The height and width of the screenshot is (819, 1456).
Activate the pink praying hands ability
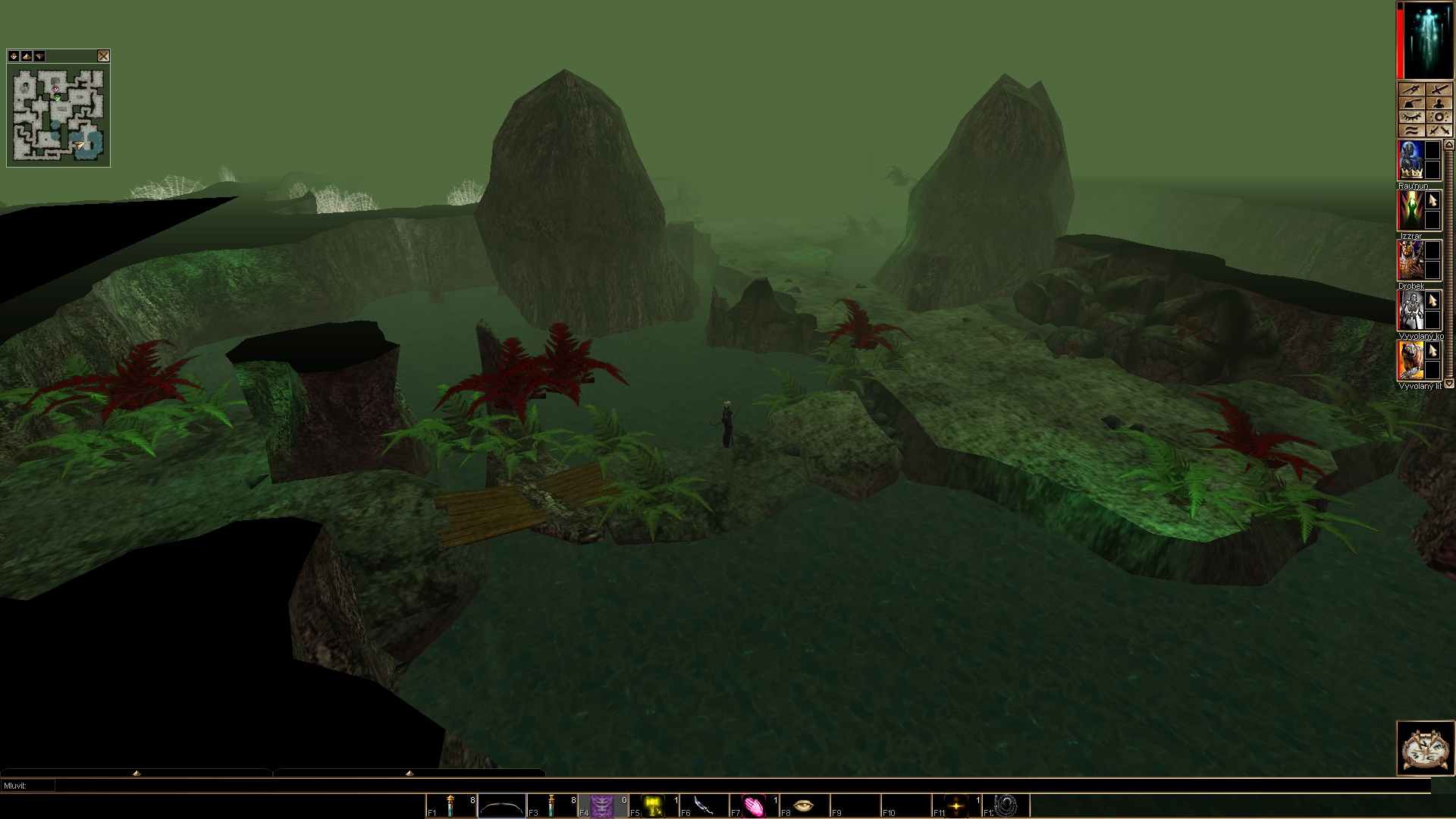[754, 805]
